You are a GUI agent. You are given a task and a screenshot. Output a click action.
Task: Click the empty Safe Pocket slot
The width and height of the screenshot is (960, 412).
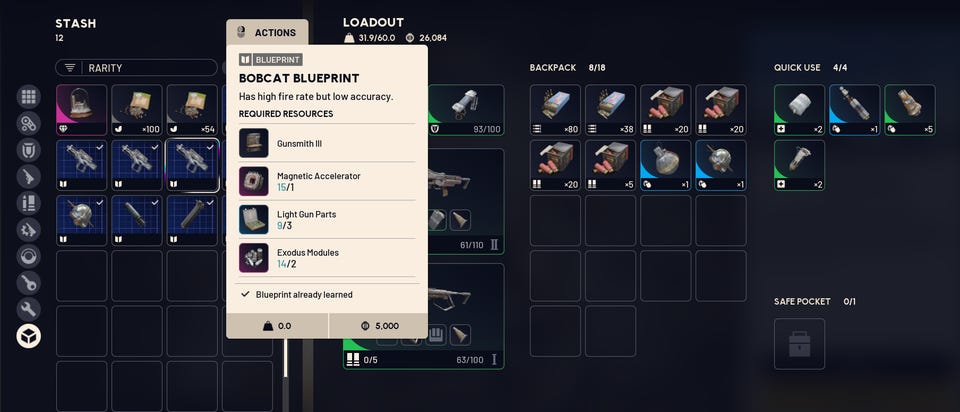799,344
